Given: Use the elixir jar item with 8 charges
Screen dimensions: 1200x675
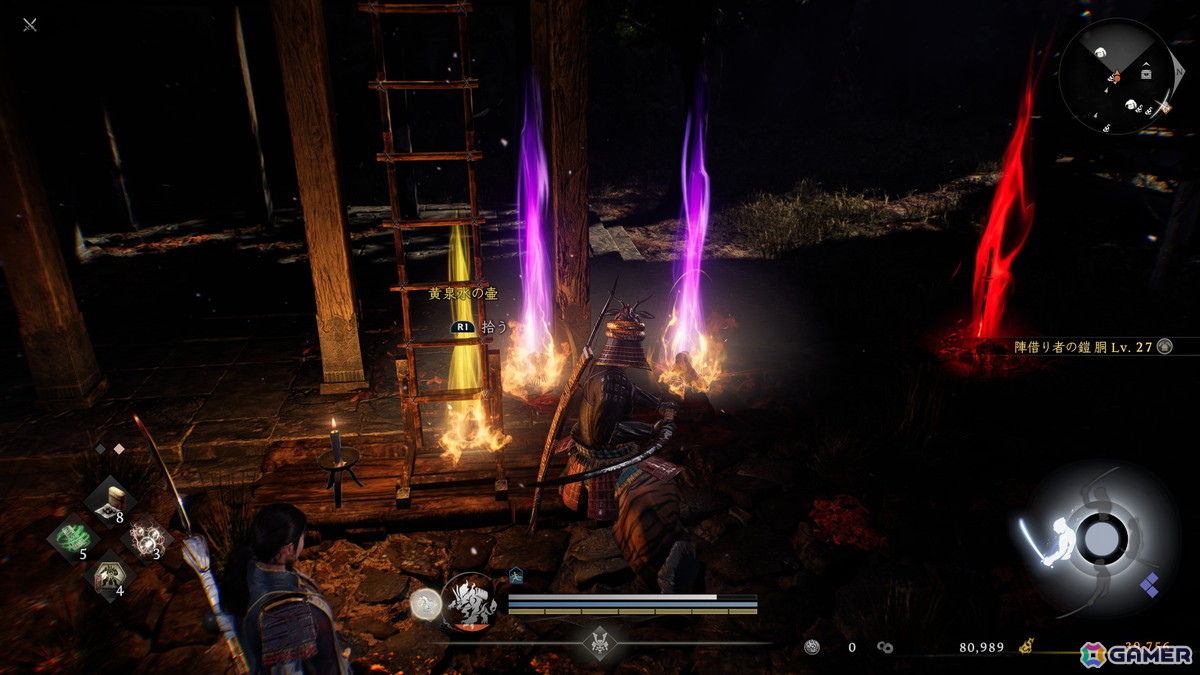Looking at the screenshot, I should 110,499.
